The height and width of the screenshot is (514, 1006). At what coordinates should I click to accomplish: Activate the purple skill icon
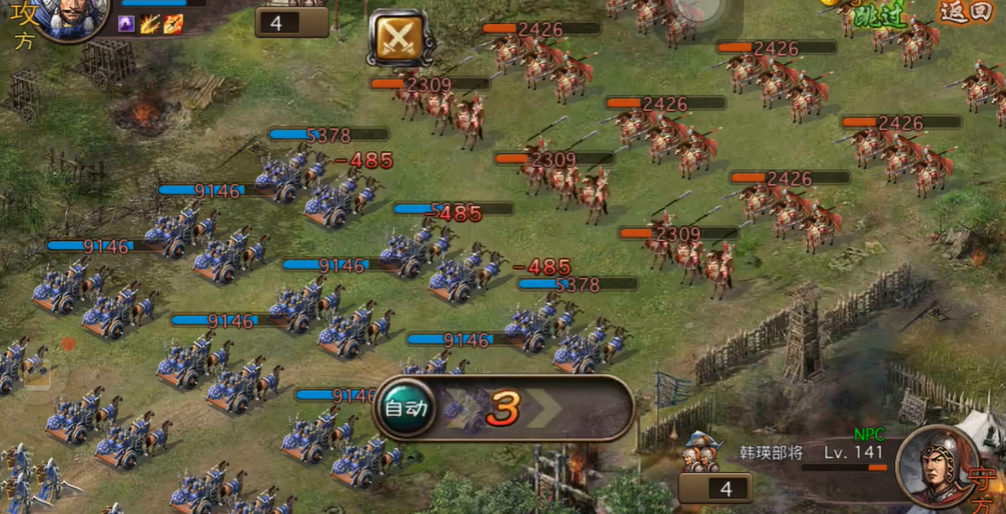click(127, 23)
